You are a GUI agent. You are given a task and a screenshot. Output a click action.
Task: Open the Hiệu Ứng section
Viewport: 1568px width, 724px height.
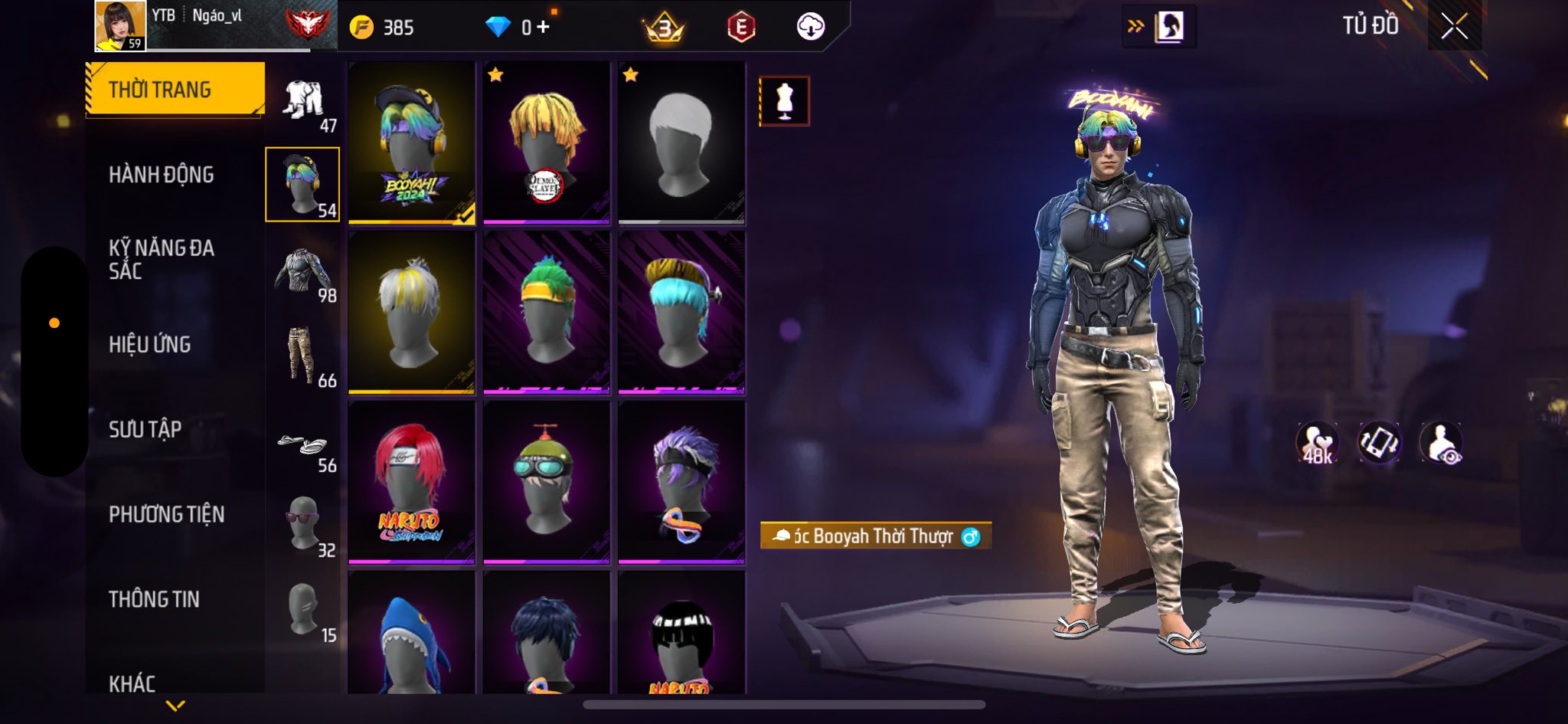click(150, 345)
